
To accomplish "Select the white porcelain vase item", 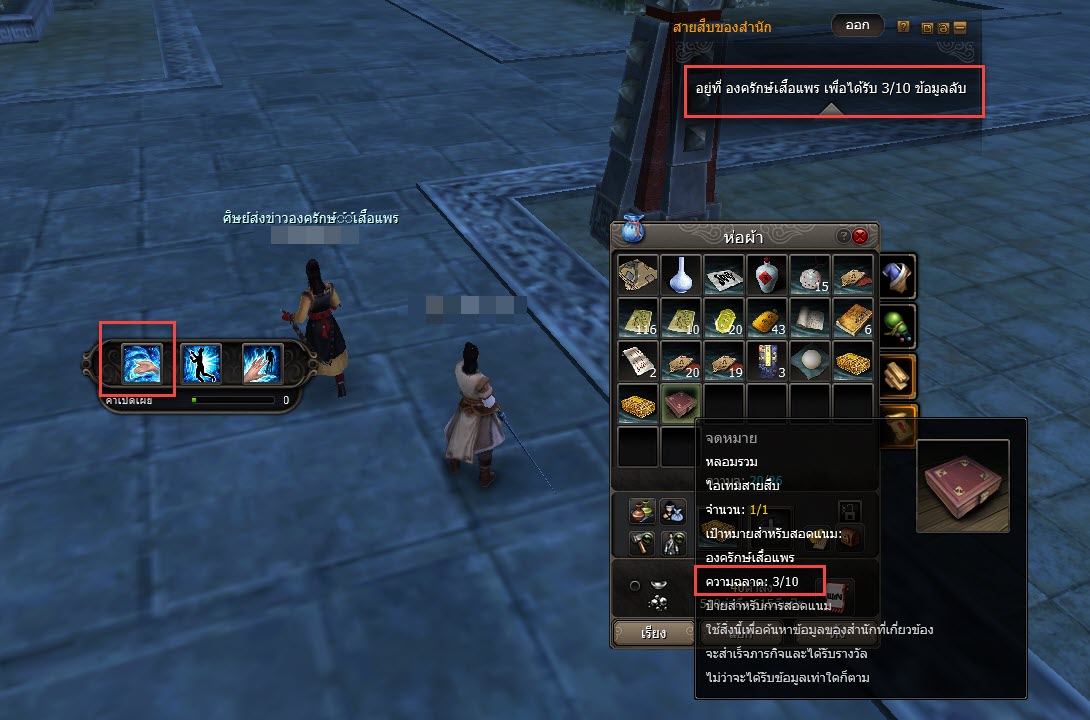I will [x=680, y=274].
